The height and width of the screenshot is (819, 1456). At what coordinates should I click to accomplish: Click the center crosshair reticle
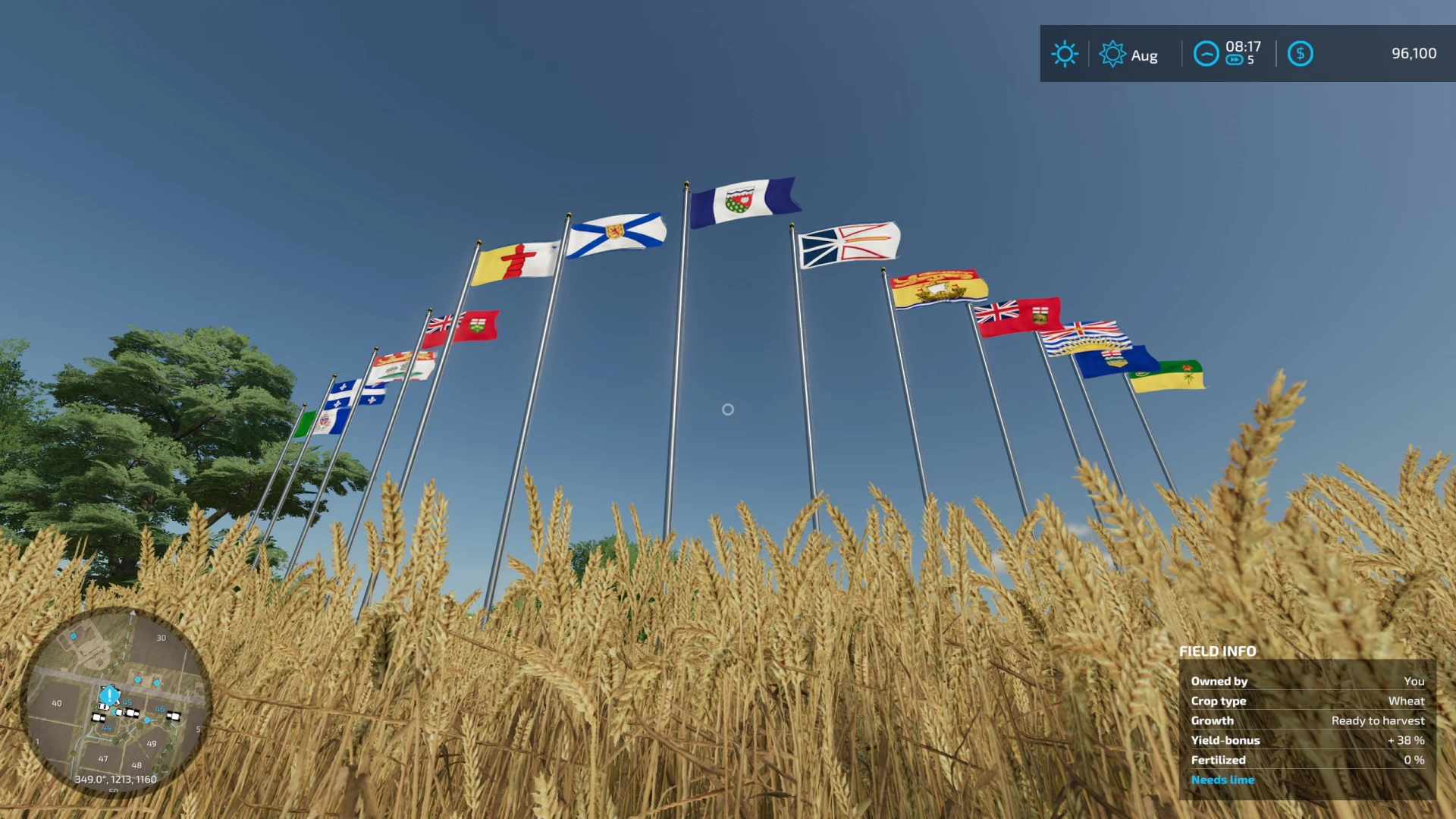pyautogui.click(x=728, y=409)
